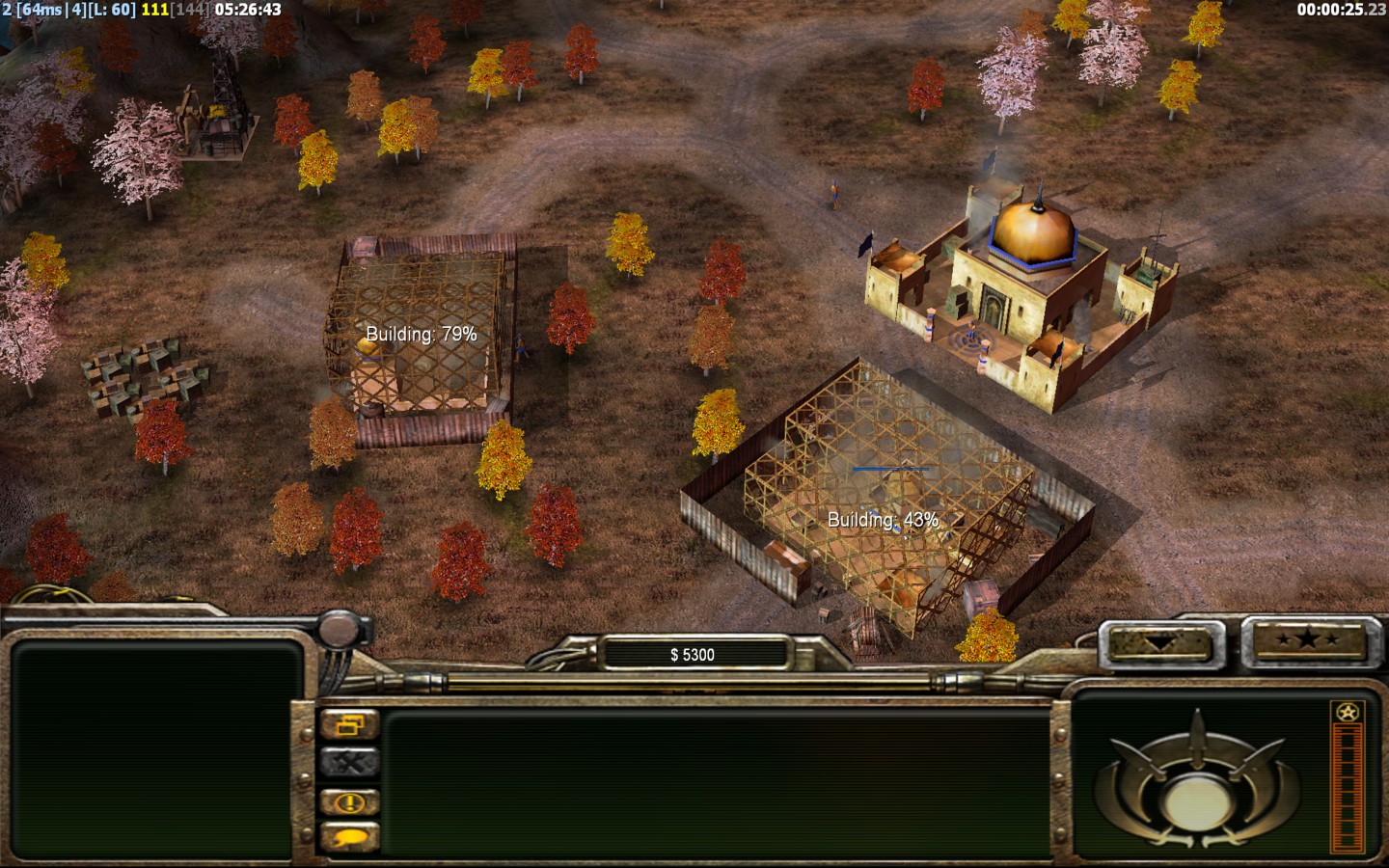Click the greyed-out crossed tools button
This screenshot has height=868, width=1389.
pos(349,763)
